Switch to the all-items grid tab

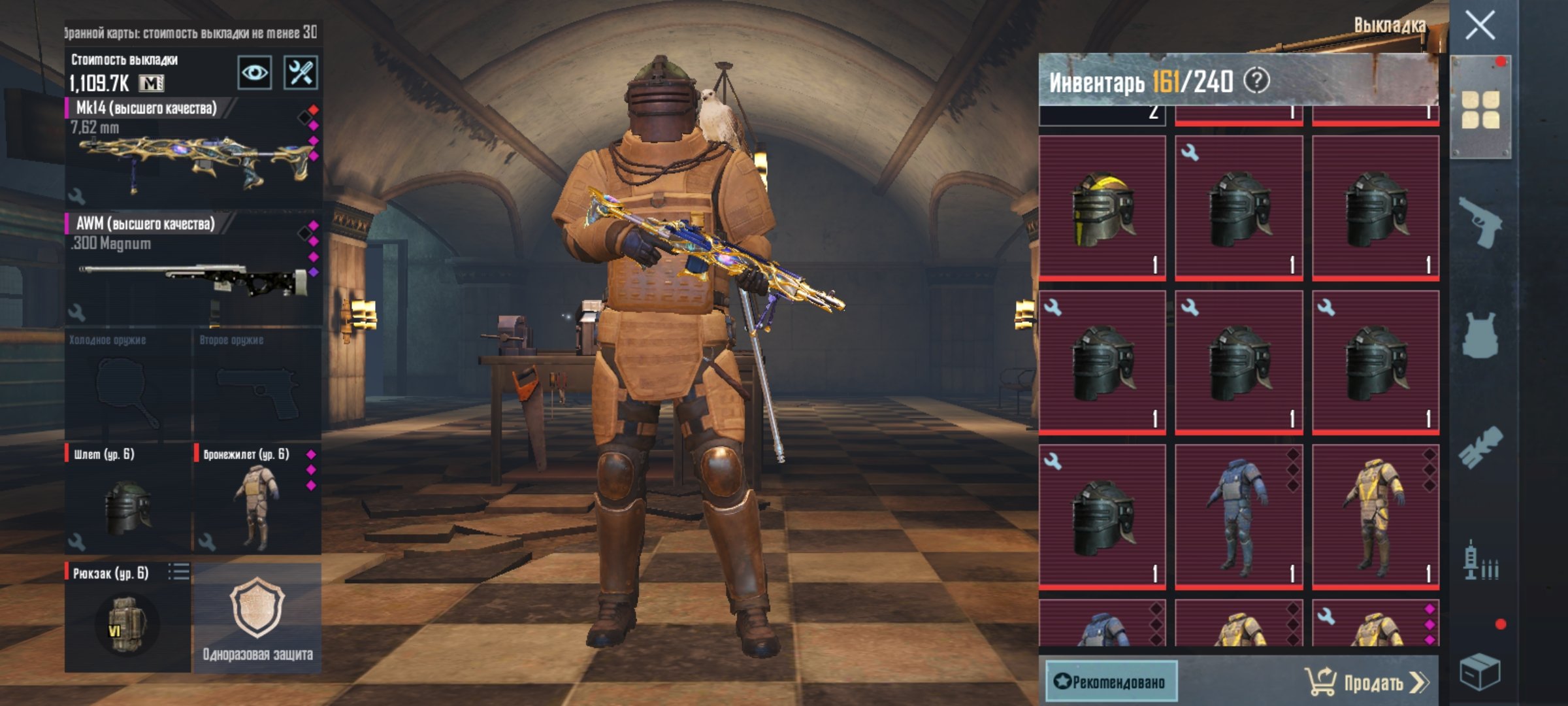(x=1480, y=109)
